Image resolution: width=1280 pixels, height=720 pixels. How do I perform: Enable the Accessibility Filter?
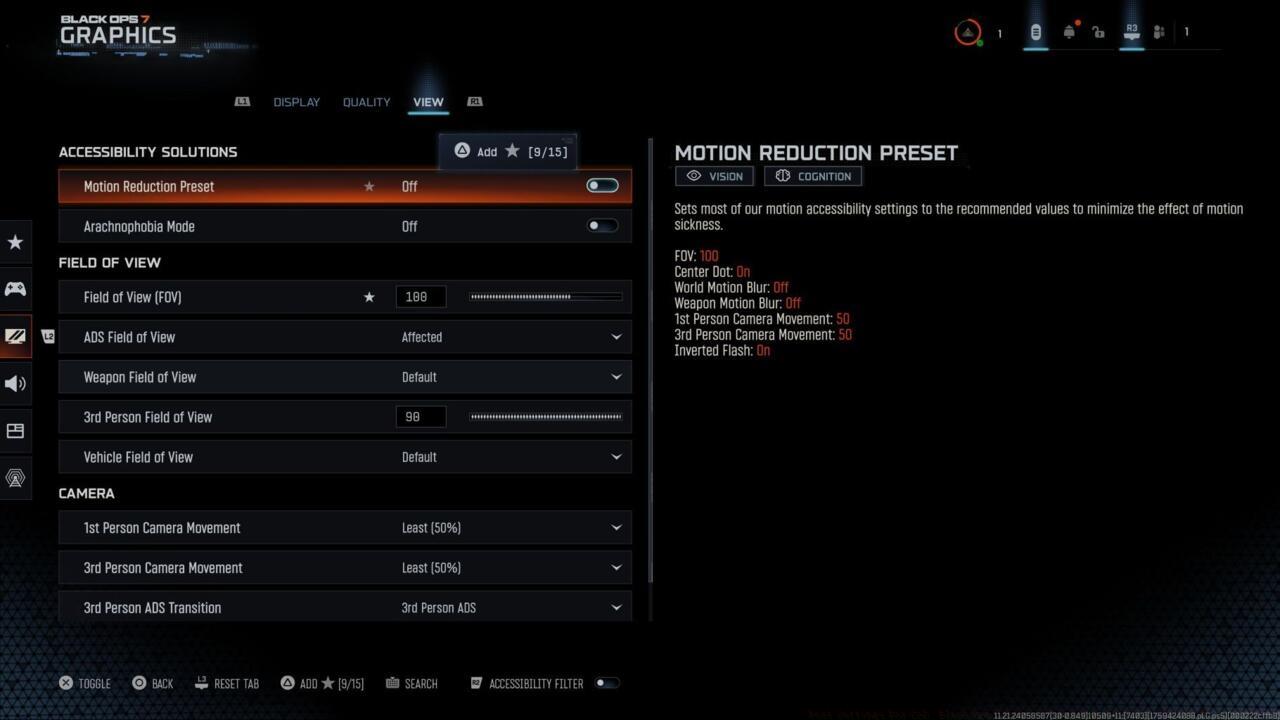[607, 683]
